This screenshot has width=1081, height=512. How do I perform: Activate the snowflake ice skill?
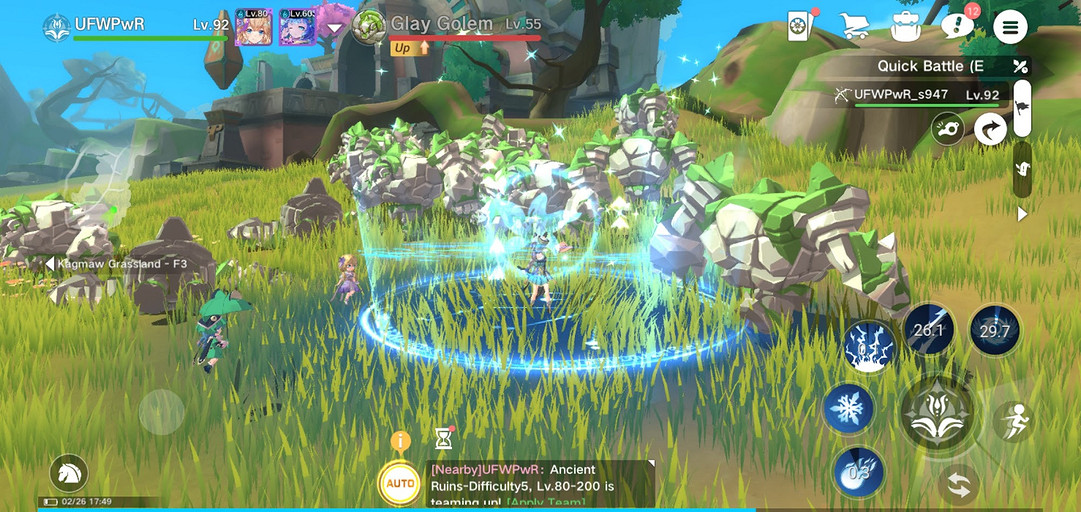(x=850, y=409)
